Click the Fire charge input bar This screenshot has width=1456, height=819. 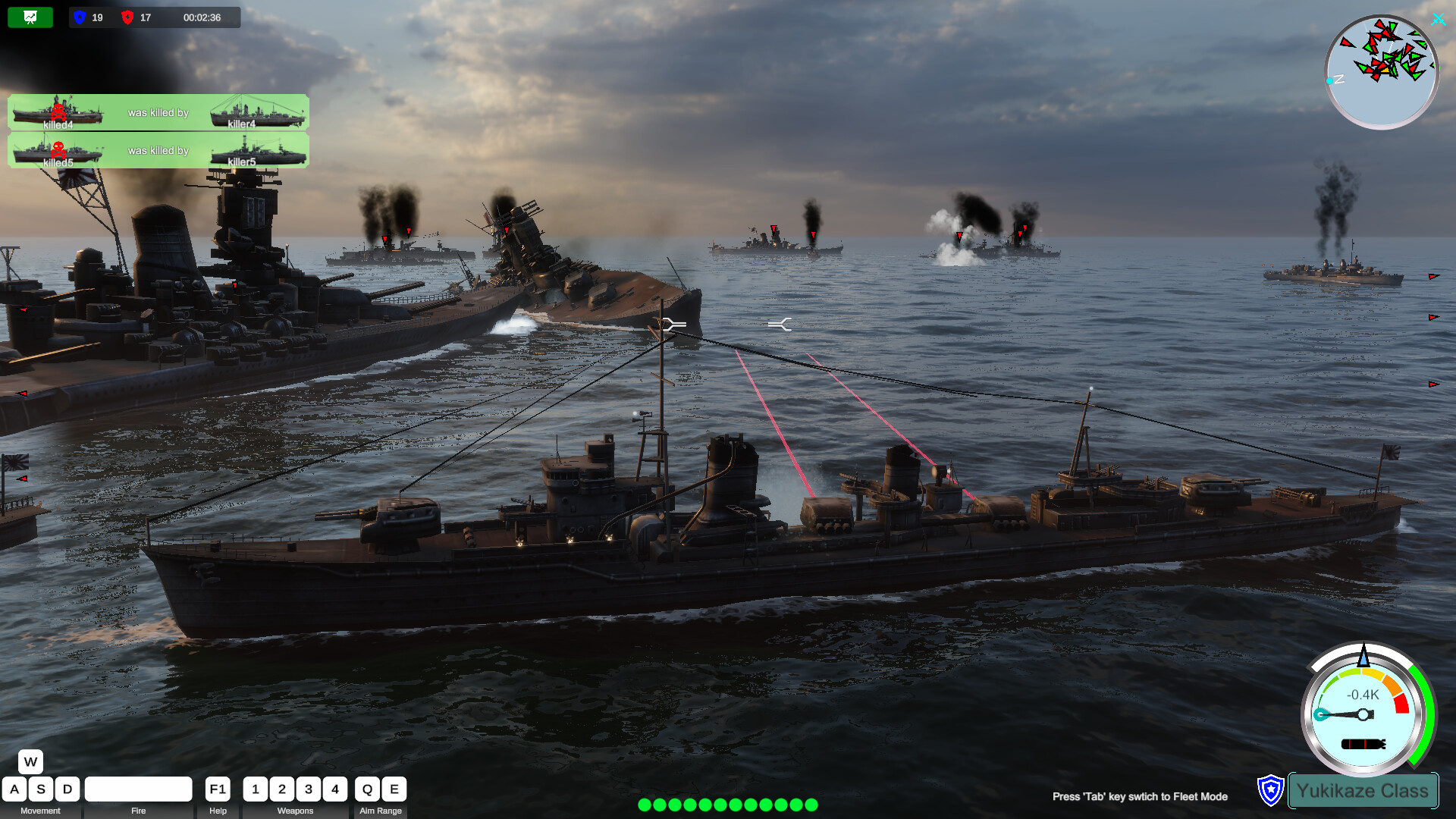tap(138, 789)
